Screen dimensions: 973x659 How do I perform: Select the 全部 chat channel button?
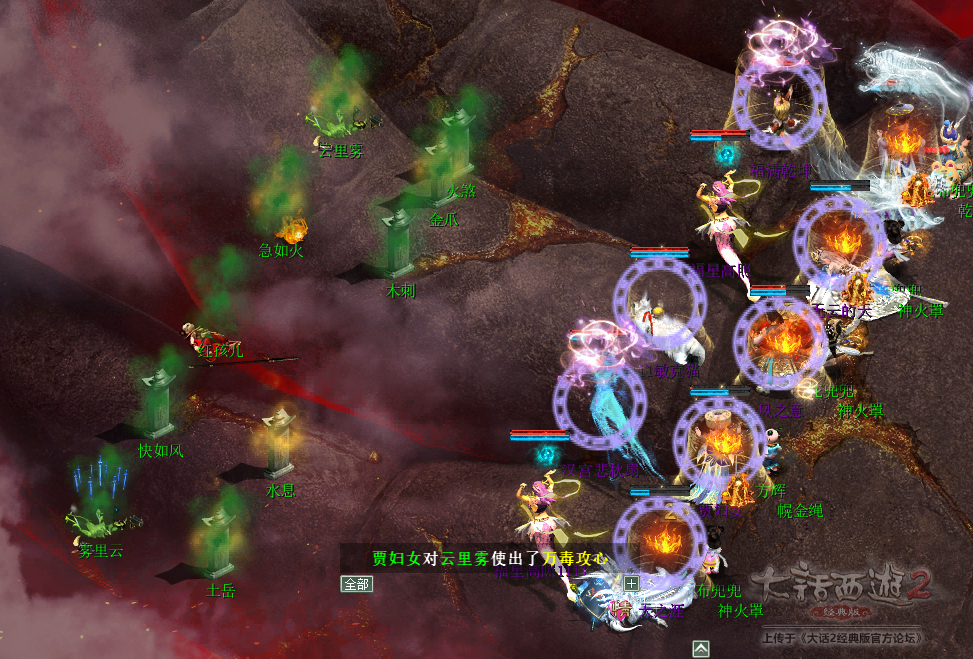[x=357, y=584]
